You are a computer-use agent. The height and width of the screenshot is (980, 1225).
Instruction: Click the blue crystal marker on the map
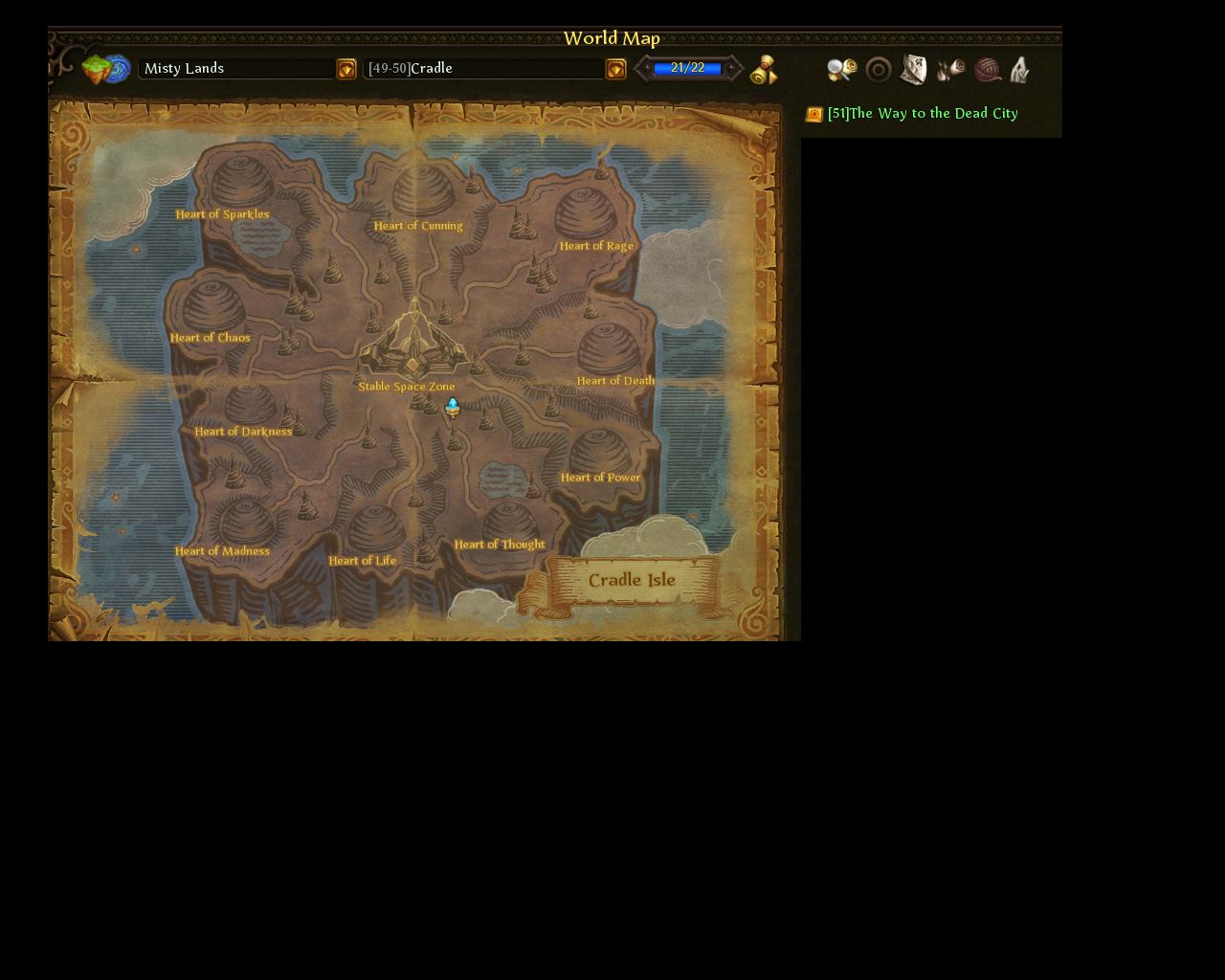click(453, 407)
